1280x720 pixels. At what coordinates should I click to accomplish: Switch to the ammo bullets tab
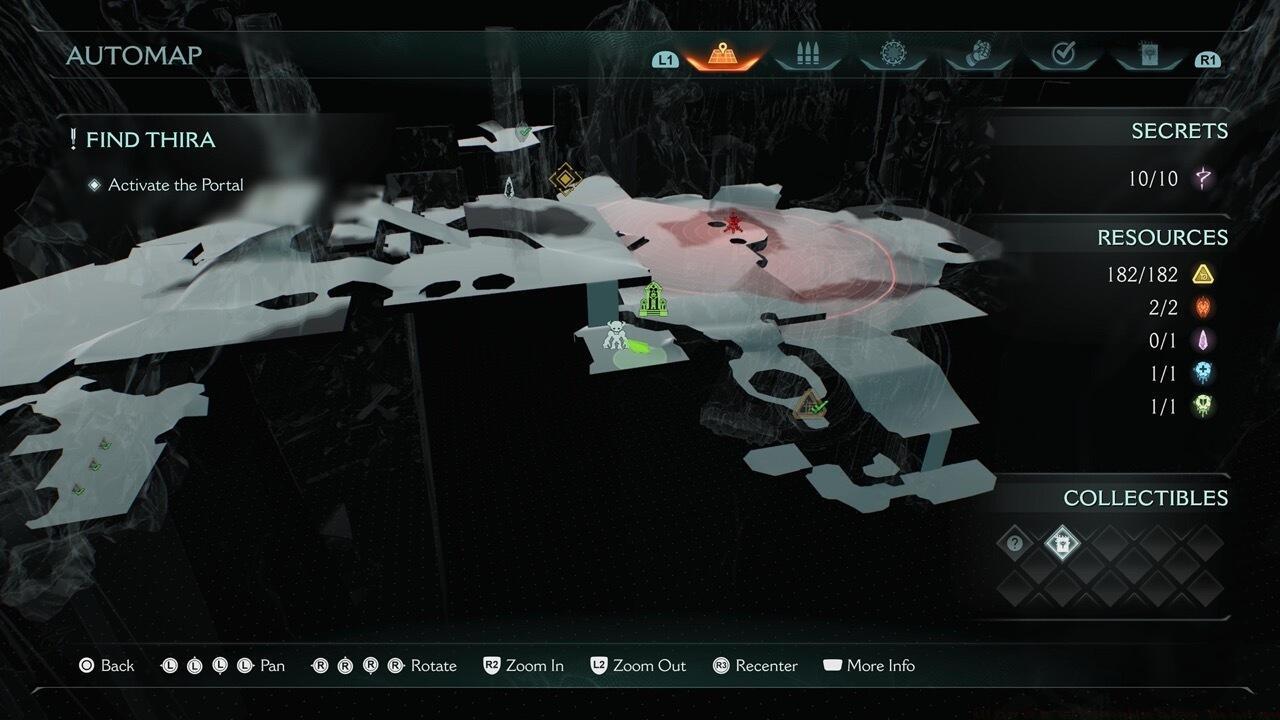806,56
